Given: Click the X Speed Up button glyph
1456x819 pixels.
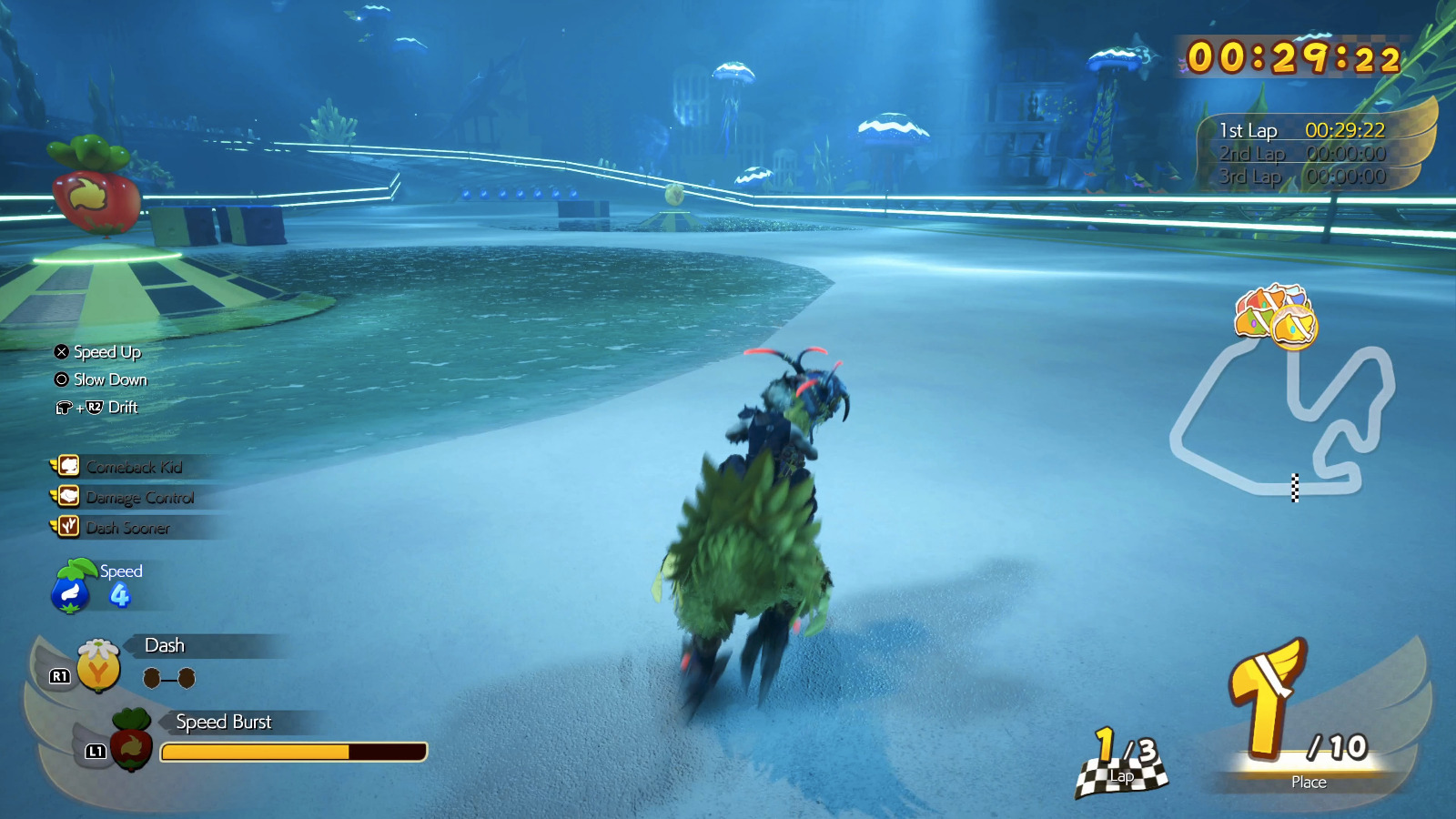Looking at the screenshot, I should tap(59, 352).
